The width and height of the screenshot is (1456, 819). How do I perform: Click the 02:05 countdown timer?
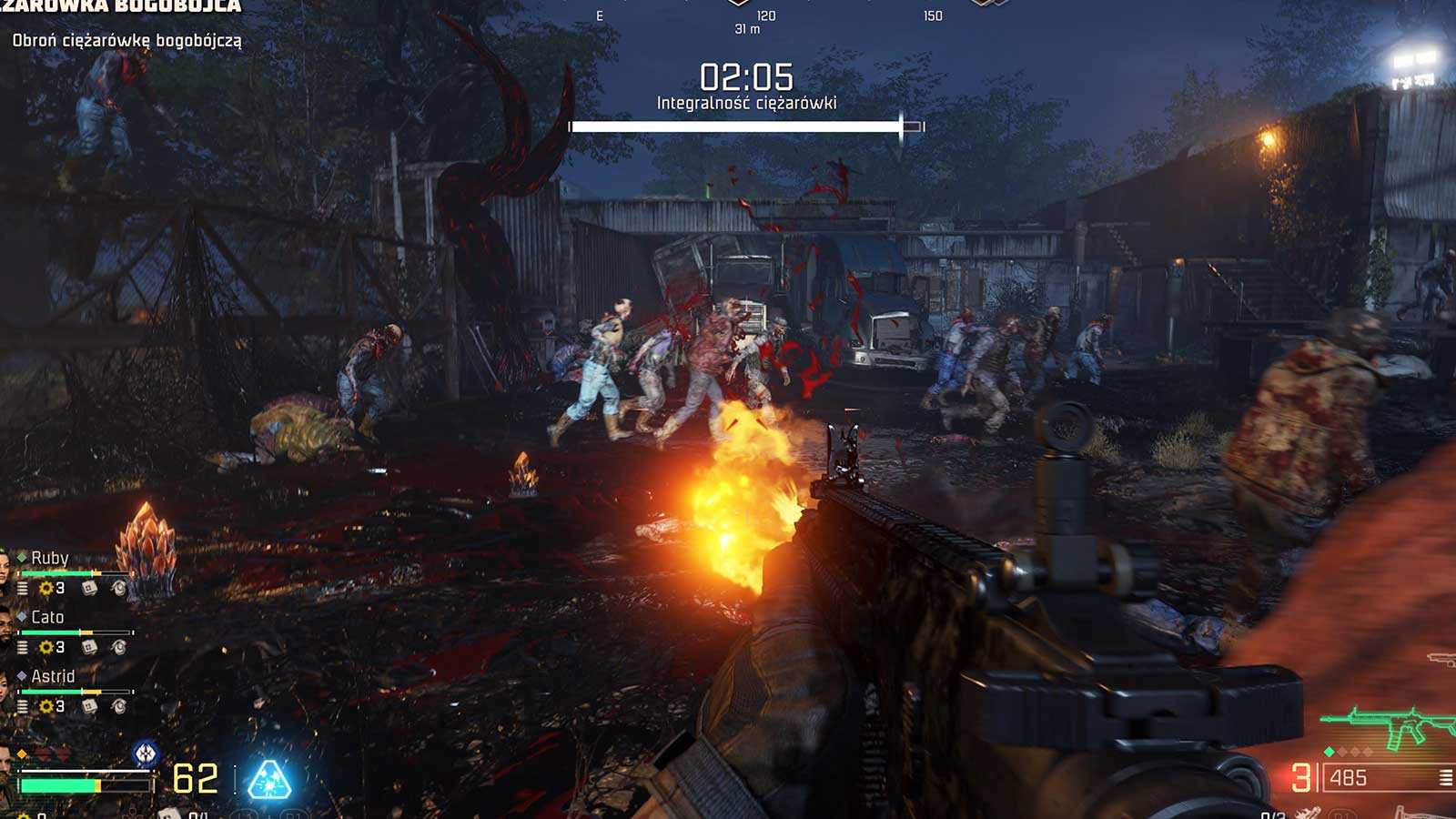[x=748, y=76]
